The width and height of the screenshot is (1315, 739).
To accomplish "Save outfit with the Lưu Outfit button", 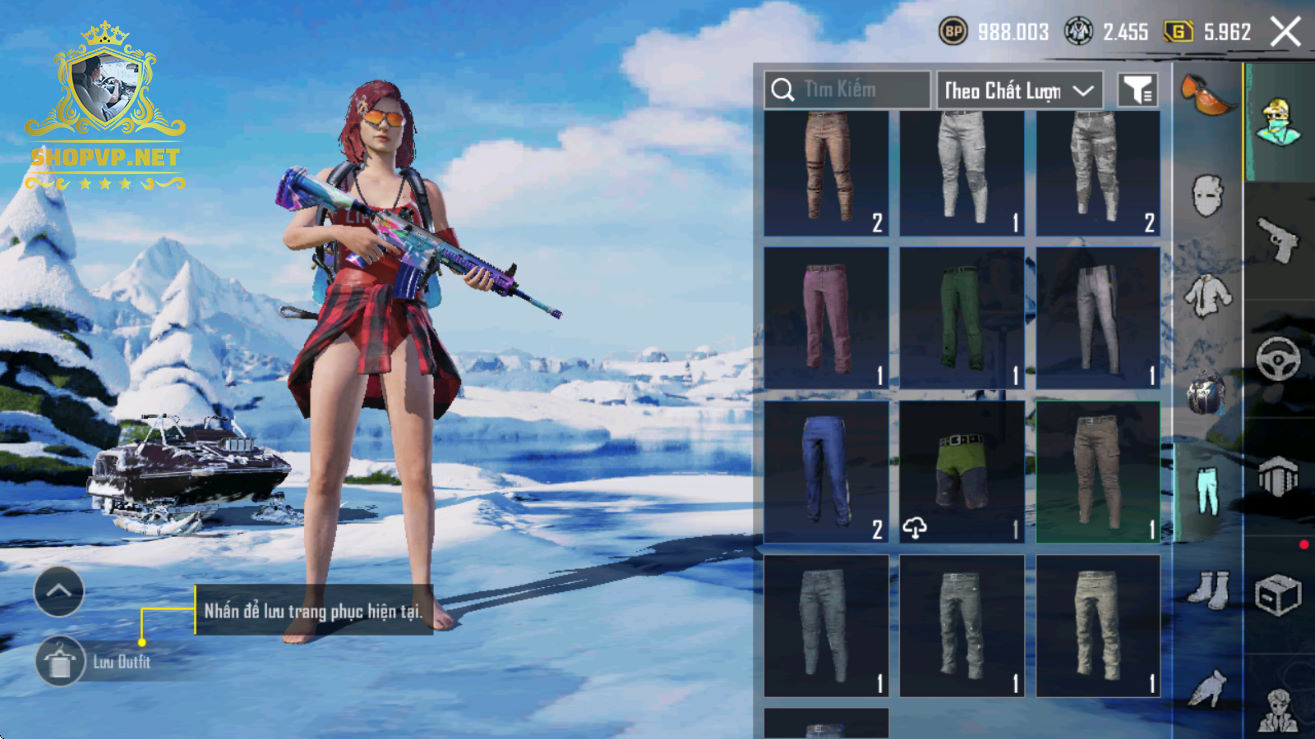I will tap(61, 661).
